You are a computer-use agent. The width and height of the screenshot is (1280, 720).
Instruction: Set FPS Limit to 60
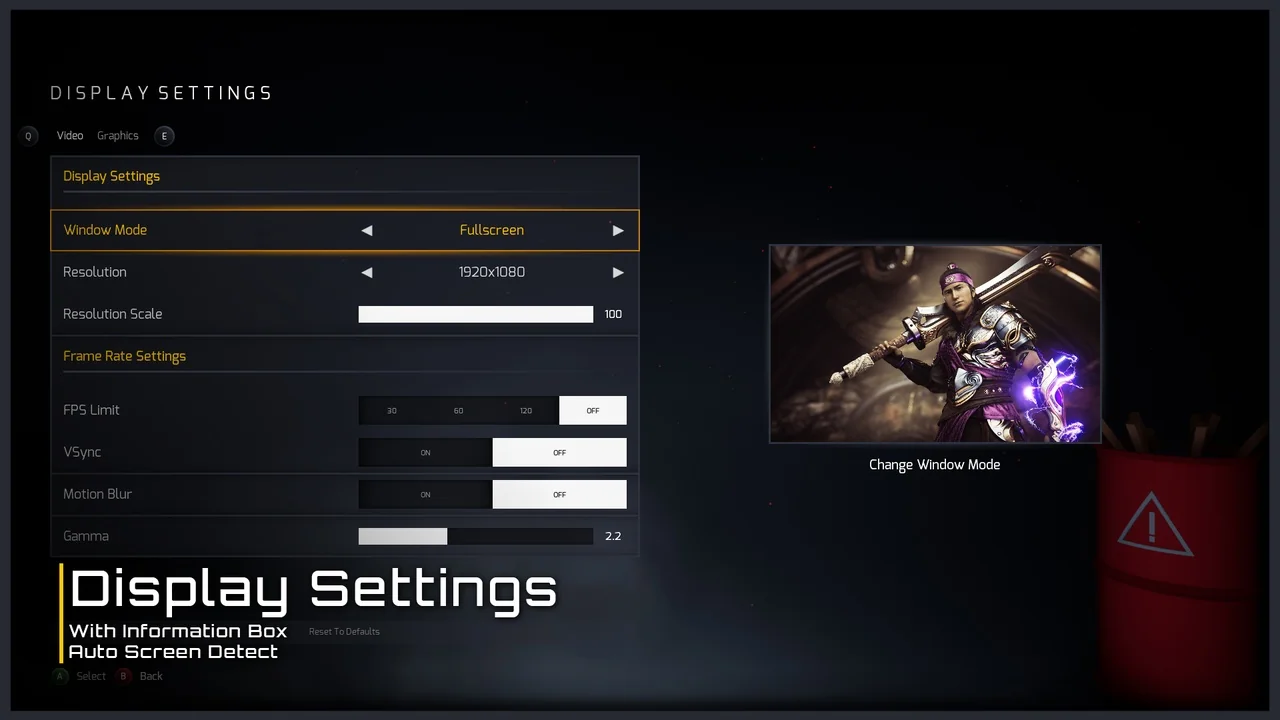[x=459, y=411]
